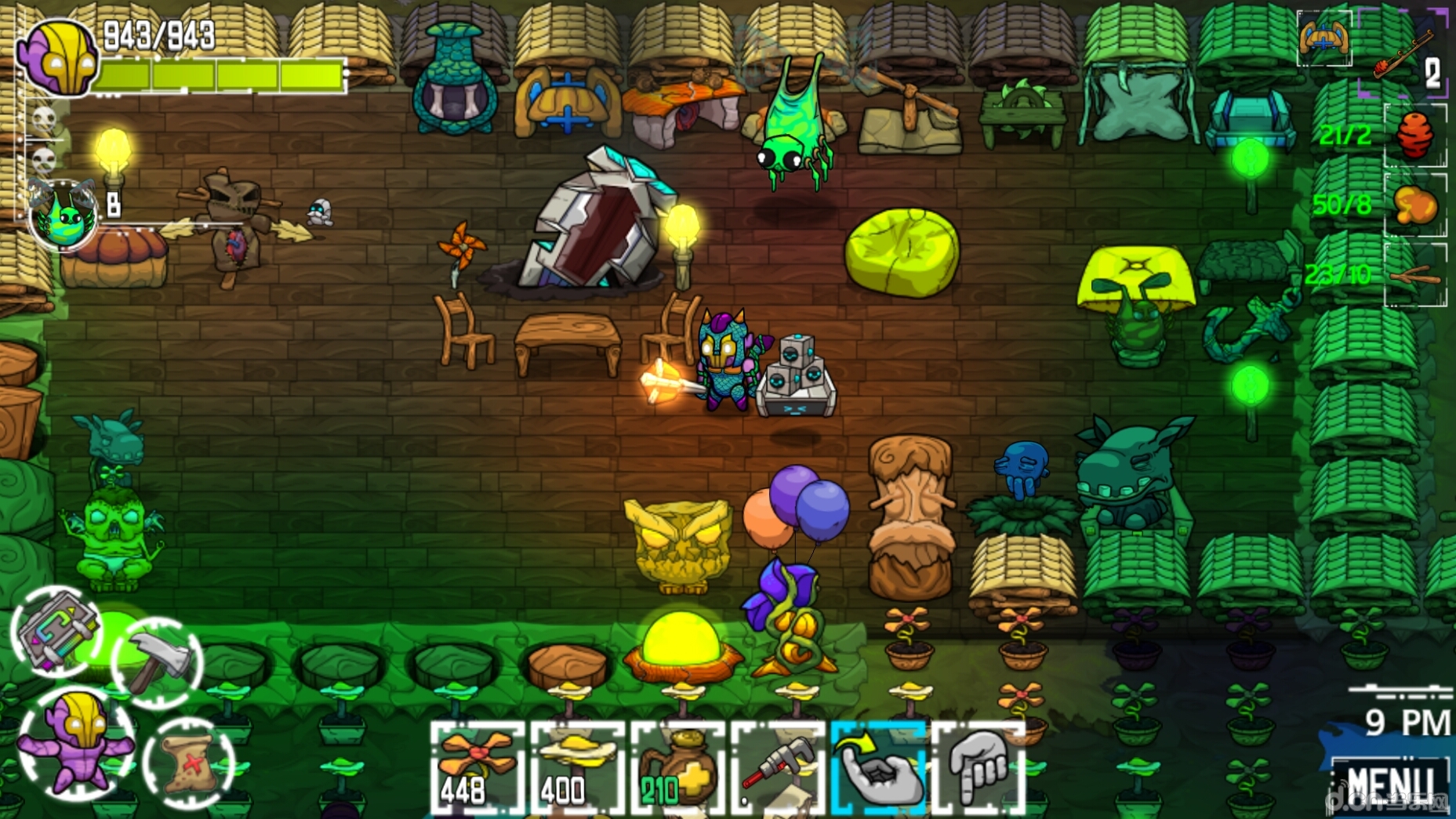Select the yellow fried-egg item slot with 400
The height and width of the screenshot is (819, 1456).
(577, 769)
